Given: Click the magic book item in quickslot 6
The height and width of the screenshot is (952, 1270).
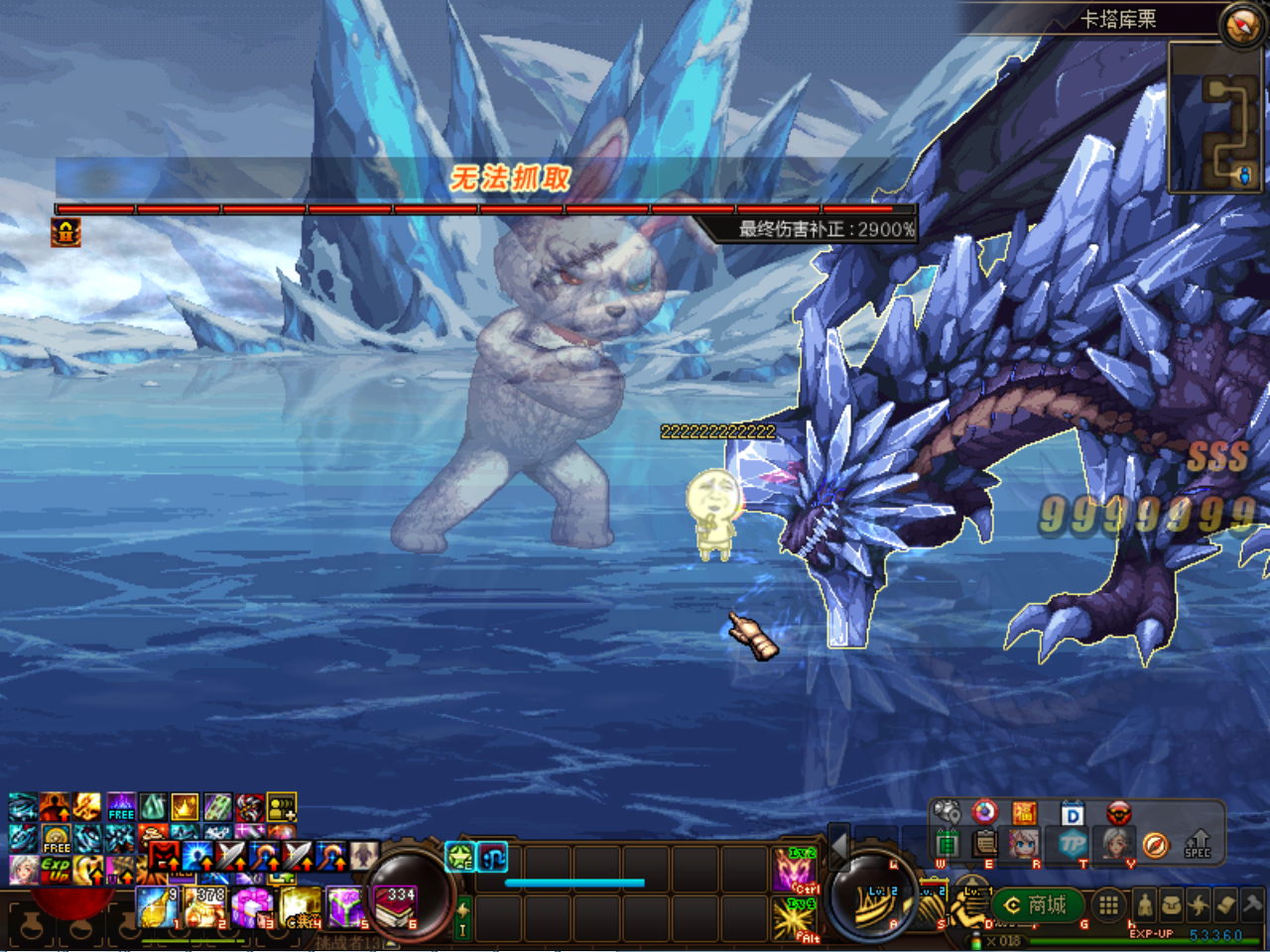Looking at the screenshot, I should [x=394, y=908].
